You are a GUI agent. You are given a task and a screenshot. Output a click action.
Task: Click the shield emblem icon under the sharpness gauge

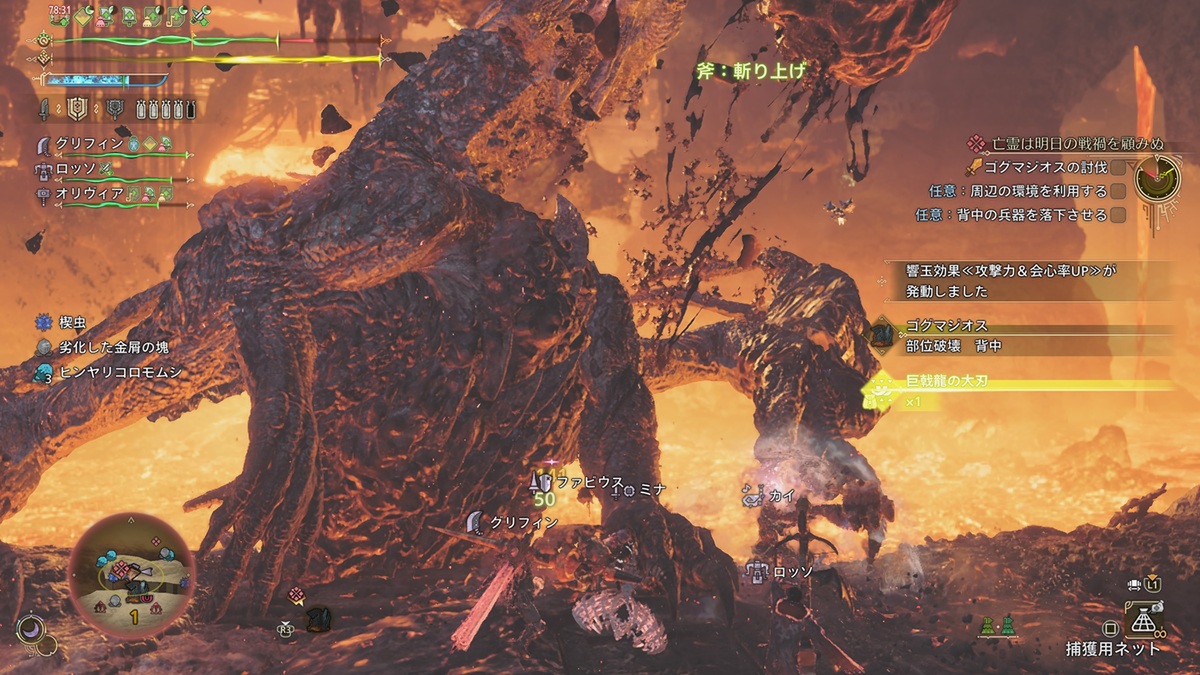(77, 107)
